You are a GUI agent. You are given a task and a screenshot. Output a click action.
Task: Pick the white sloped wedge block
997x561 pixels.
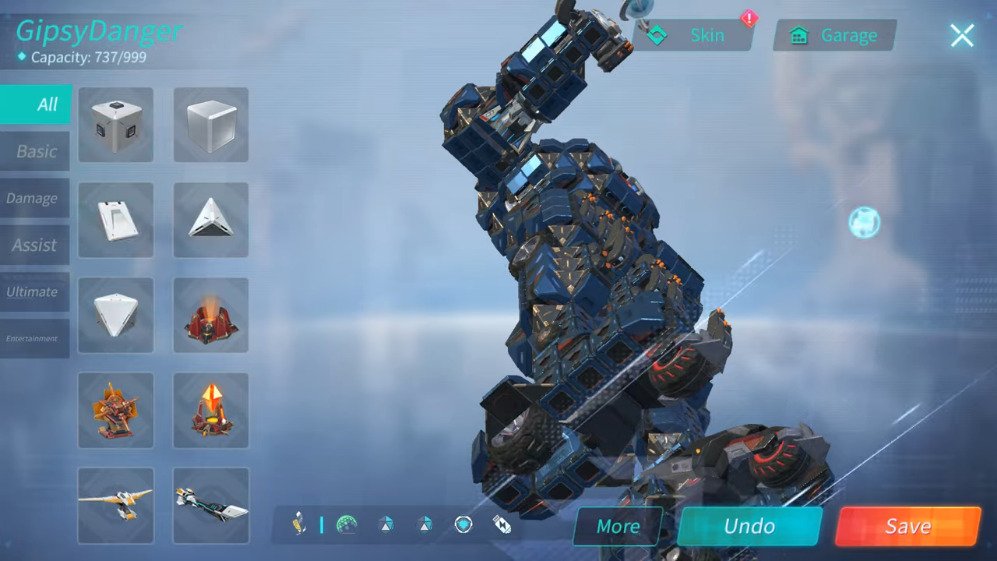(x=116, y=220)
